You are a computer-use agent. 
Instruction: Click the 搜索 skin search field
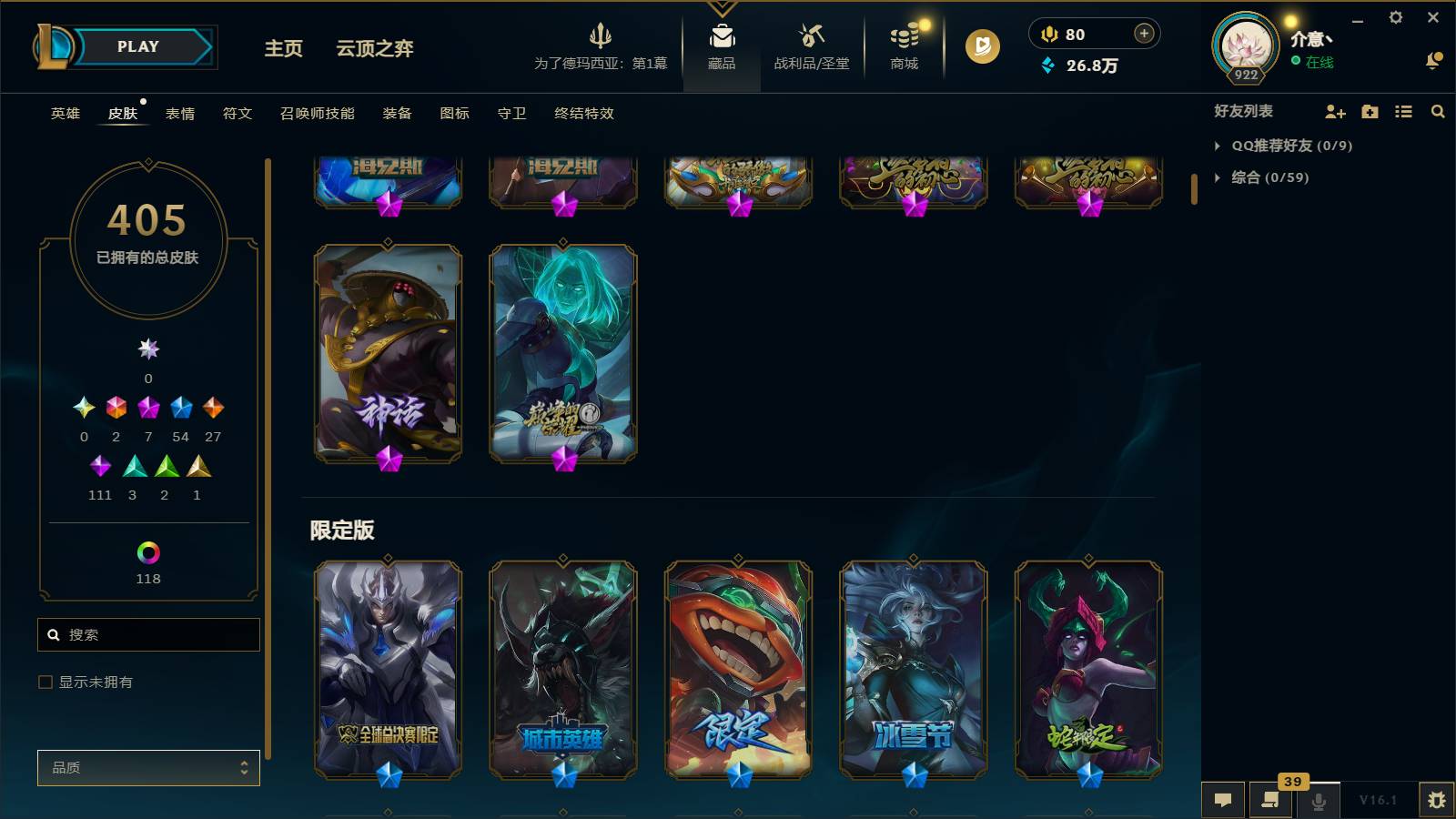(x=148, y=634)
